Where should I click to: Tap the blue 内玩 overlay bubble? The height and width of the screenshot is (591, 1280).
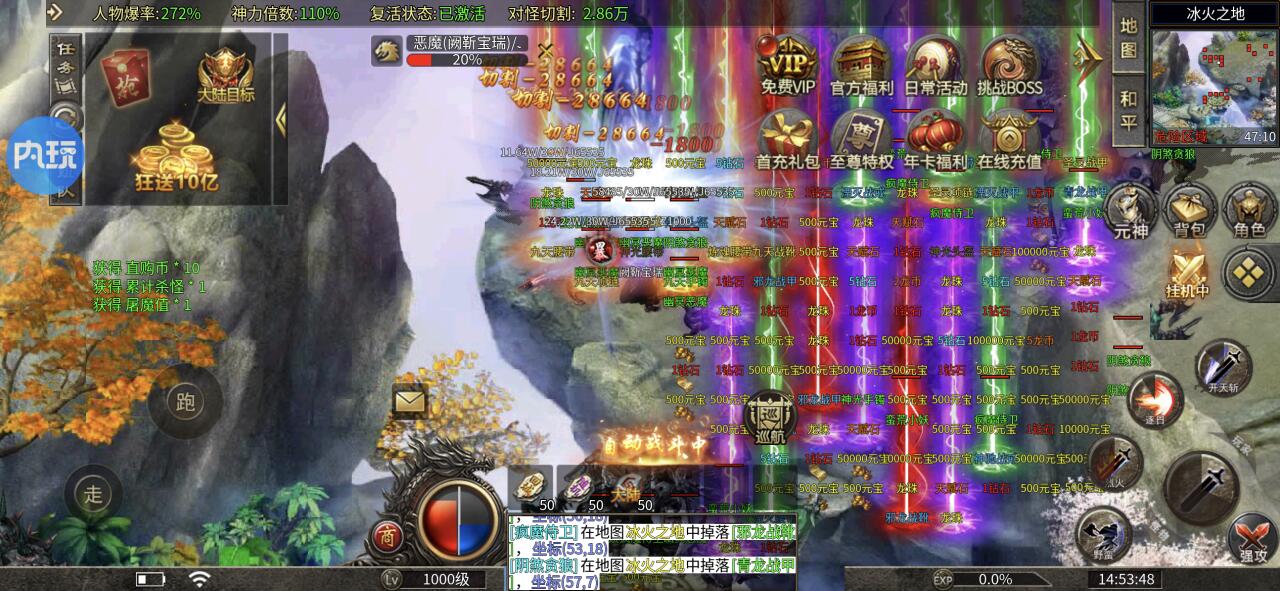tap(45, 155)
